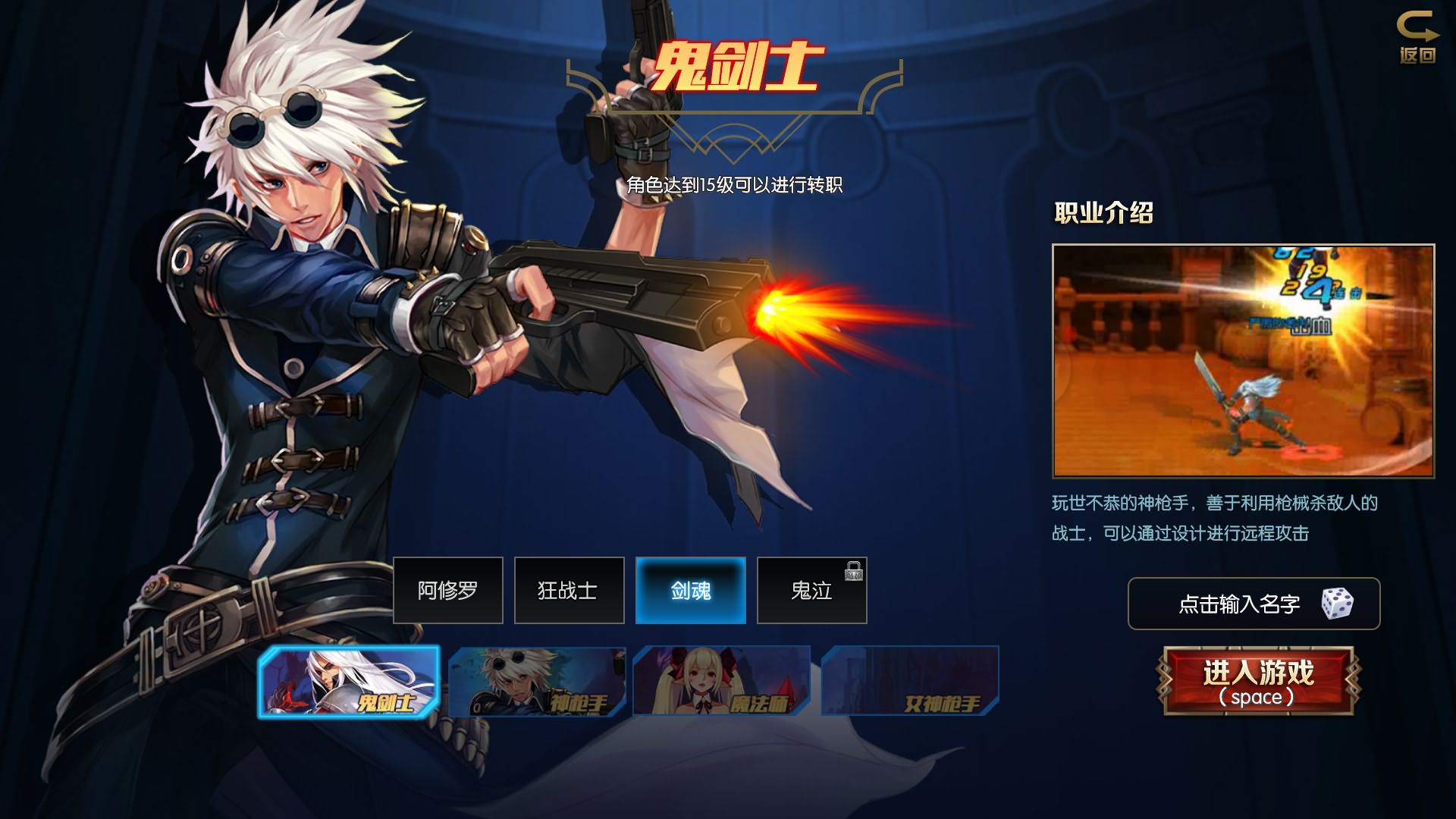The height and width of the screenshot is (819, 1456).
Task: Click the 返回 back button
Action: pyautogui.click(x=1417, y=37)
